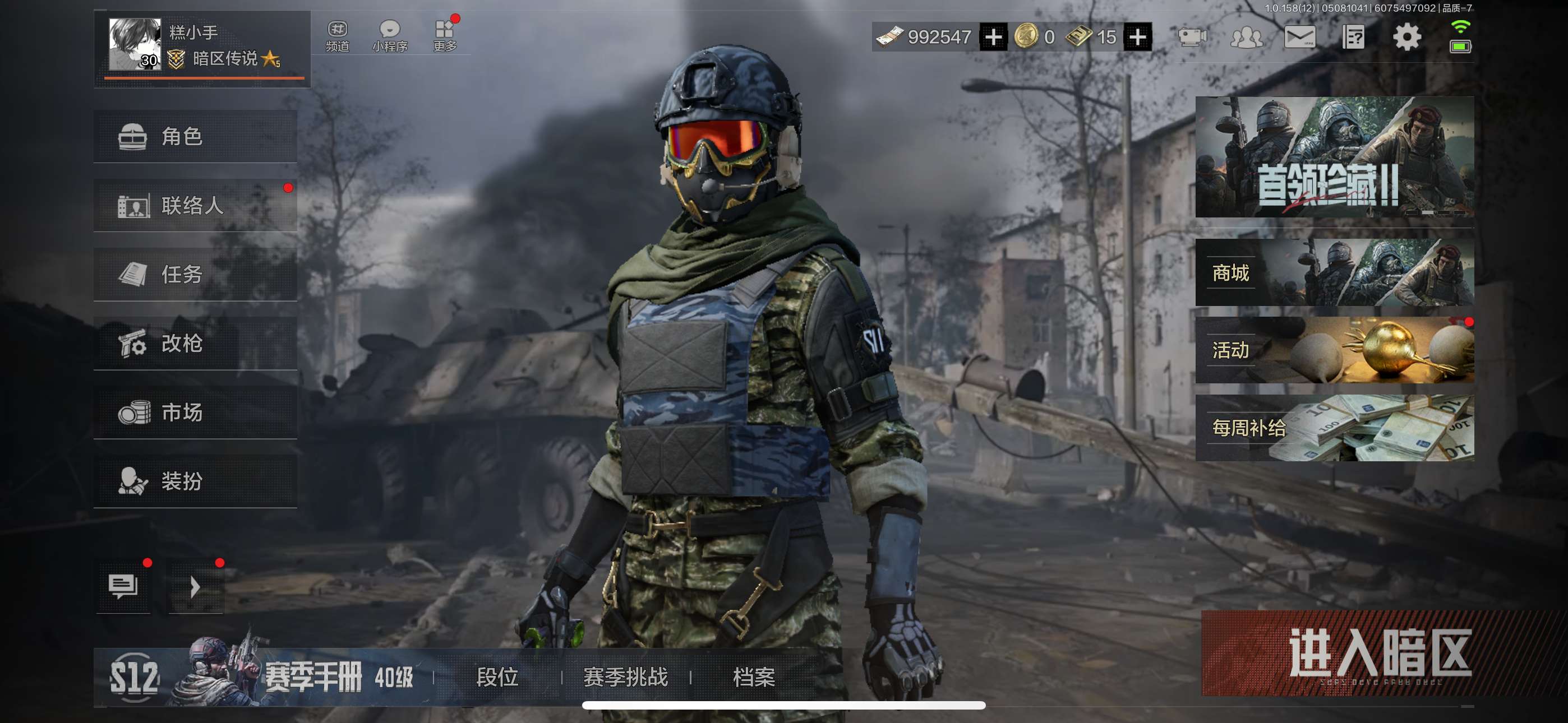Open the mail envelope icon

(1299, 38)
